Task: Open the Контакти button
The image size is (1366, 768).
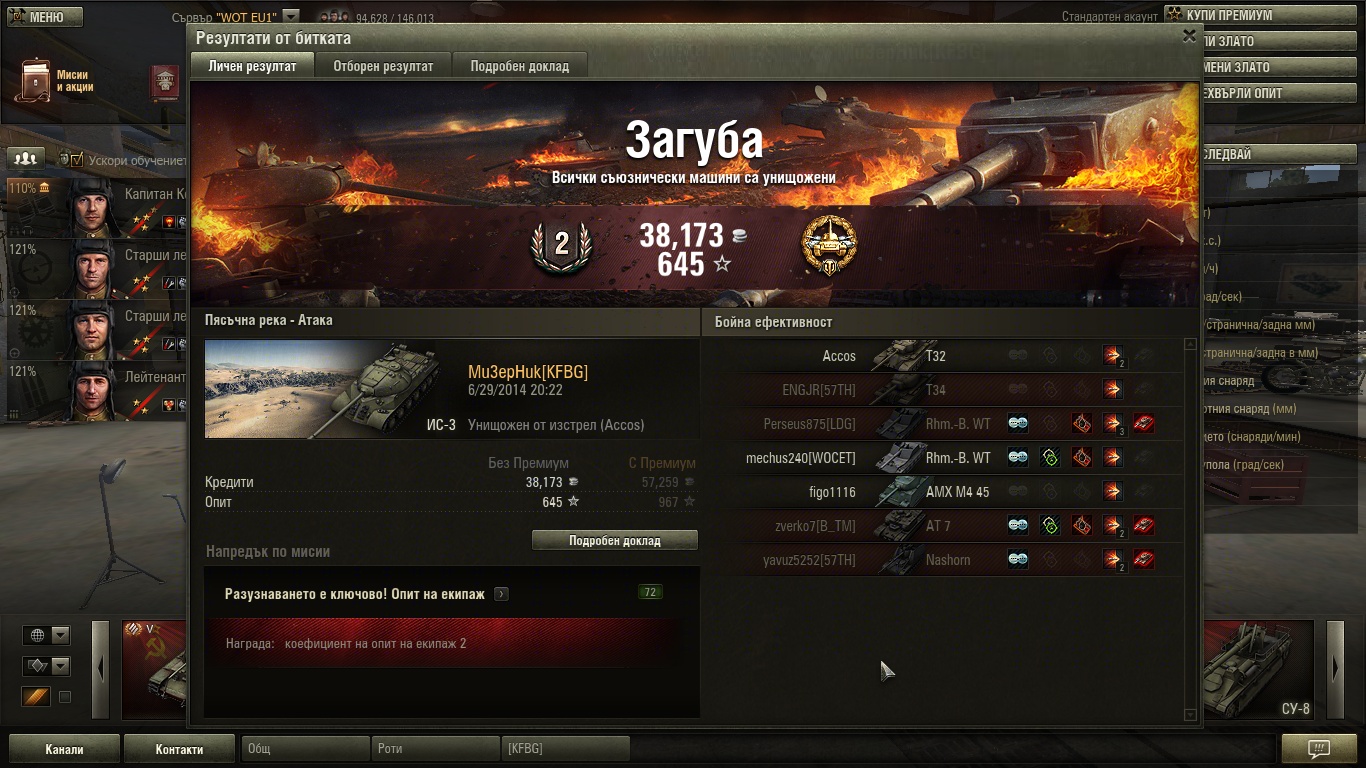Action: [179, 749]
